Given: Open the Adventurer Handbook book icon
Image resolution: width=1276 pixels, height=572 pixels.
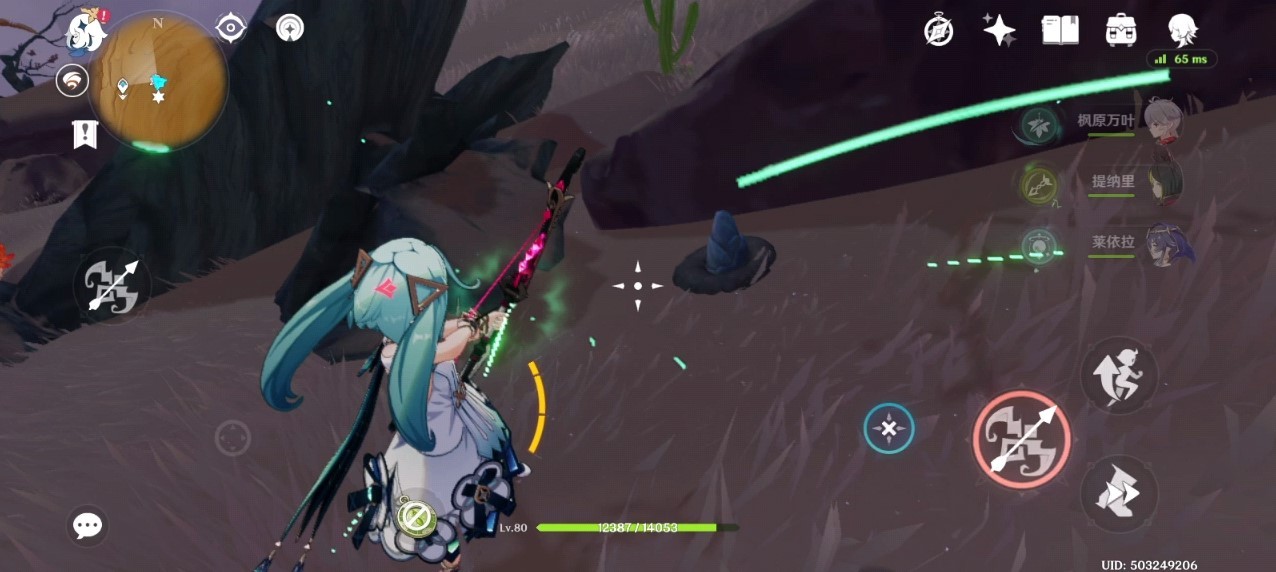Looking at the screenshot, I should 1060,30.
